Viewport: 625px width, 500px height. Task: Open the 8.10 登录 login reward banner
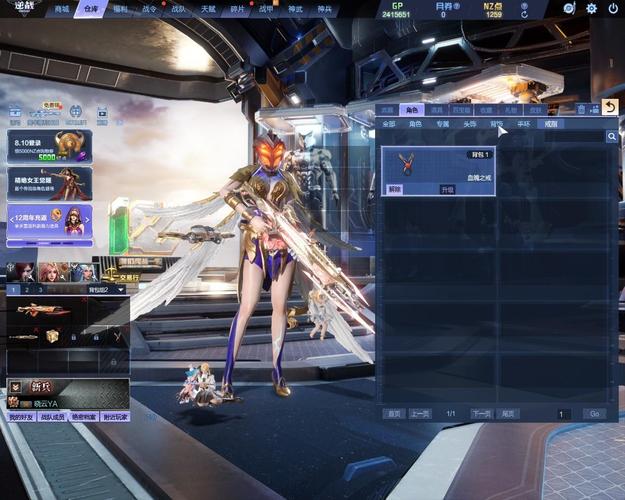[x=49, y=146]
